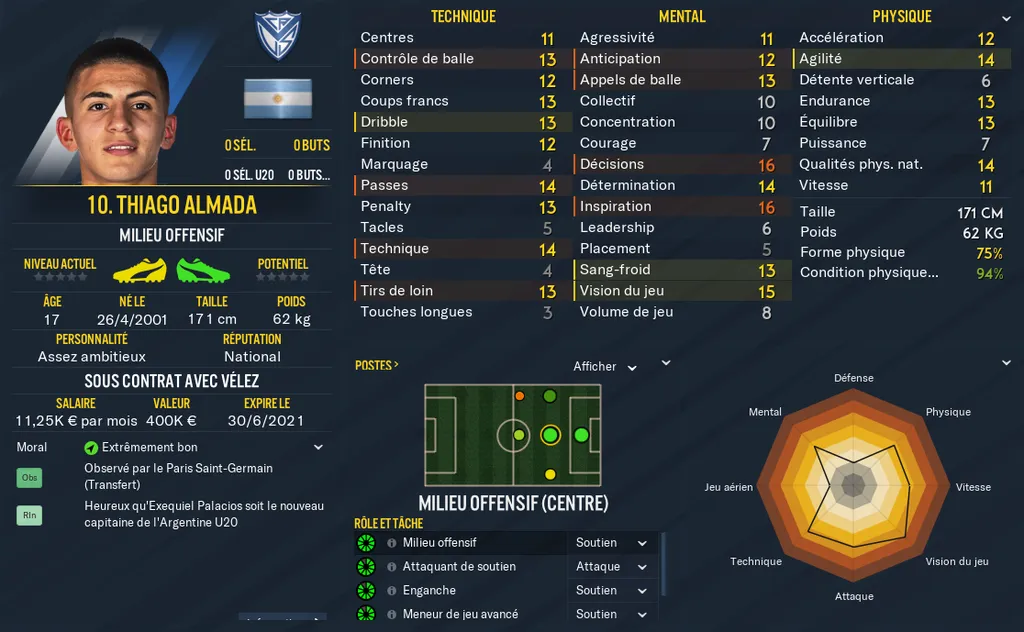Open the Vélez club crest

277,37
